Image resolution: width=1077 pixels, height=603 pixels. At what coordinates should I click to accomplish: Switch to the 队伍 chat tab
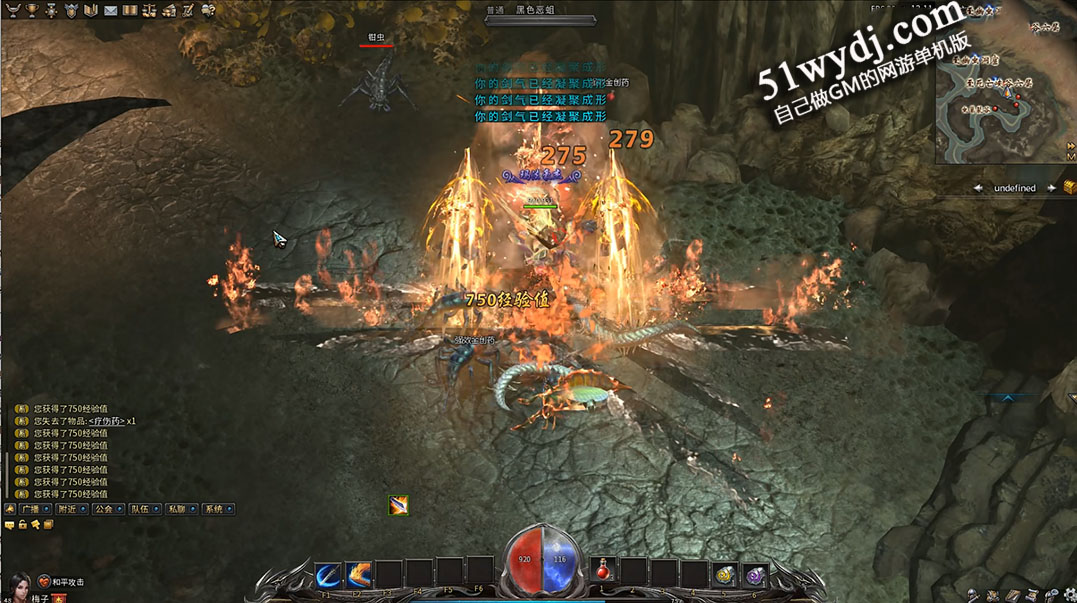[140, 509]
